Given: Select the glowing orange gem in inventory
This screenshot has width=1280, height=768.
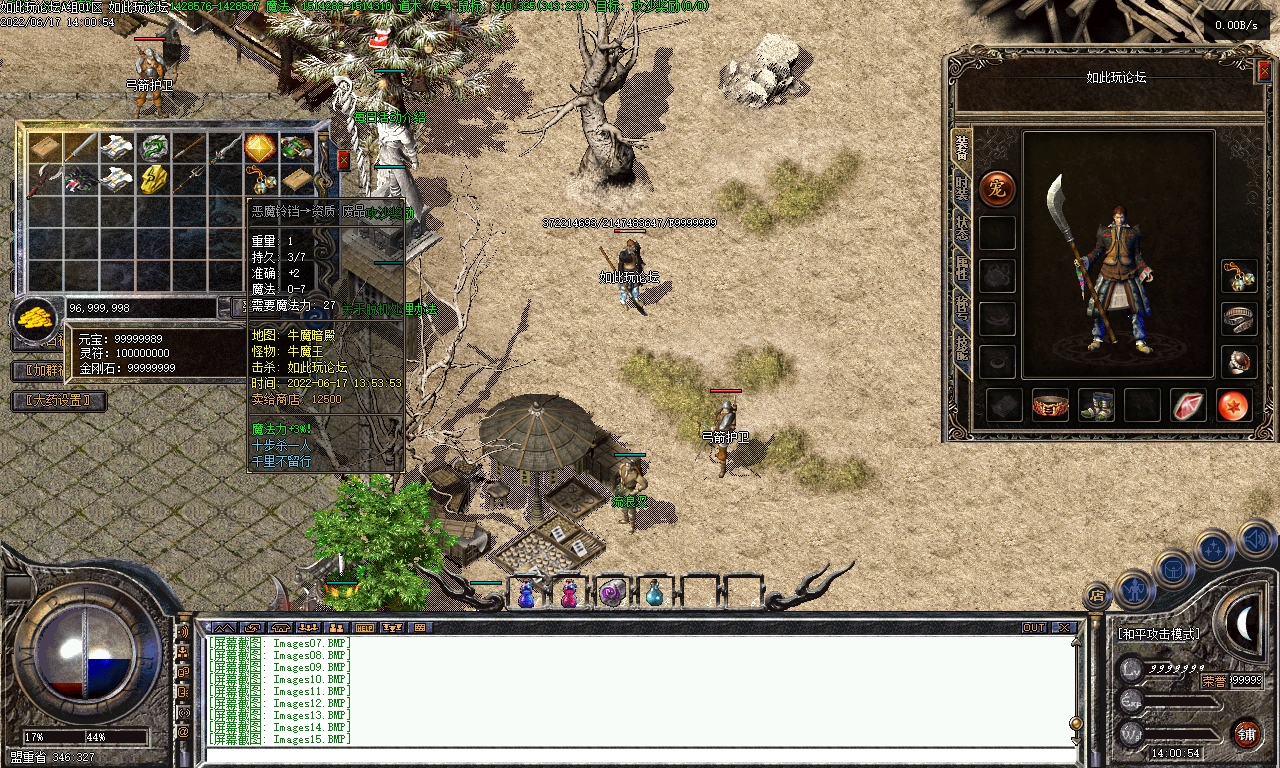Looking at the screenshot, I should click(x=260, y=148).
